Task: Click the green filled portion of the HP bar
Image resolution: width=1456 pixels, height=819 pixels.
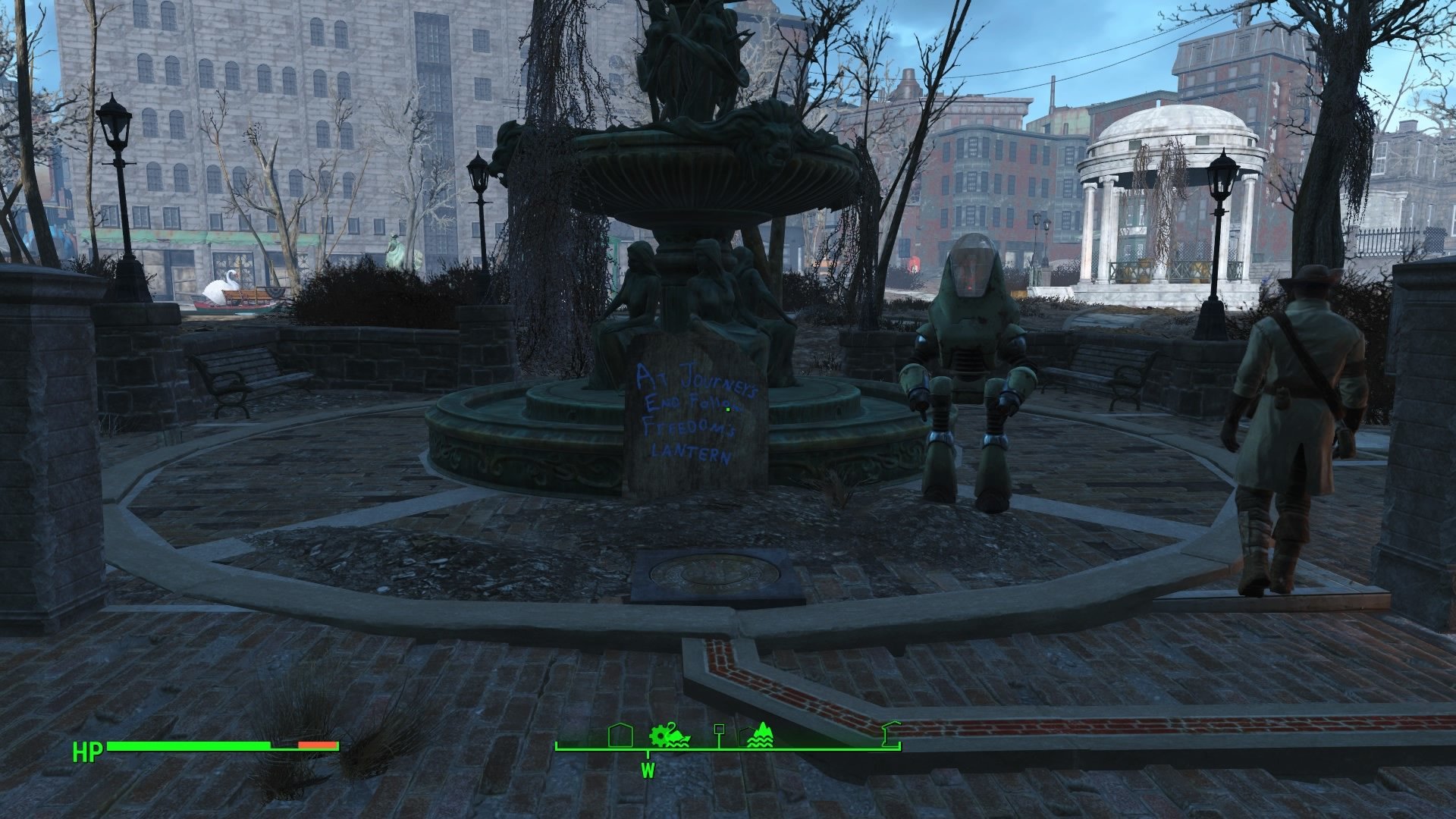Action: [x=190, y=745]
